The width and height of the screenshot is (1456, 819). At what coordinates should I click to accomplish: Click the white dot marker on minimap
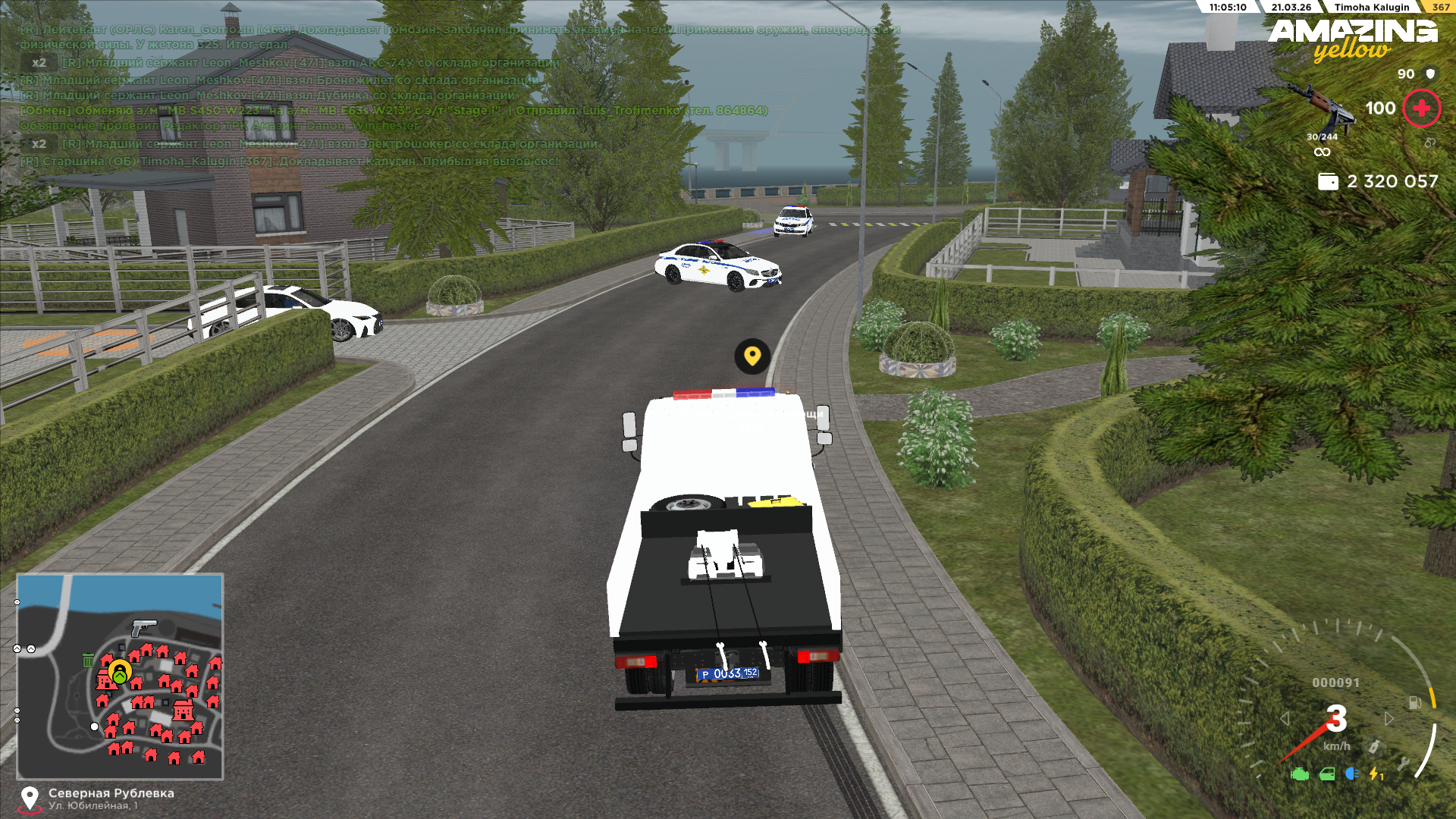click(x=94, y=726)
